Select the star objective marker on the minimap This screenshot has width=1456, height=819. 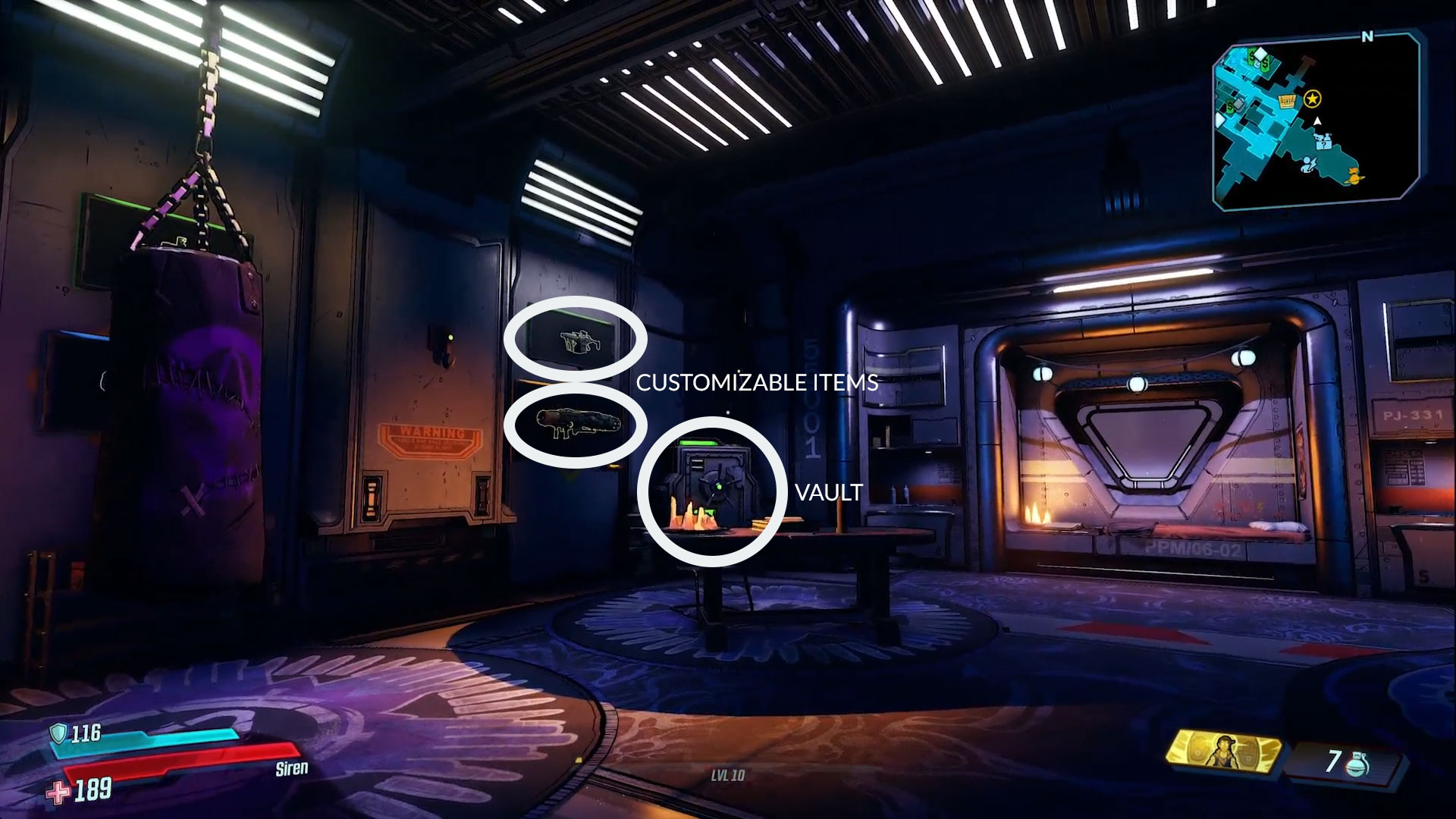tap(1312, 99)
